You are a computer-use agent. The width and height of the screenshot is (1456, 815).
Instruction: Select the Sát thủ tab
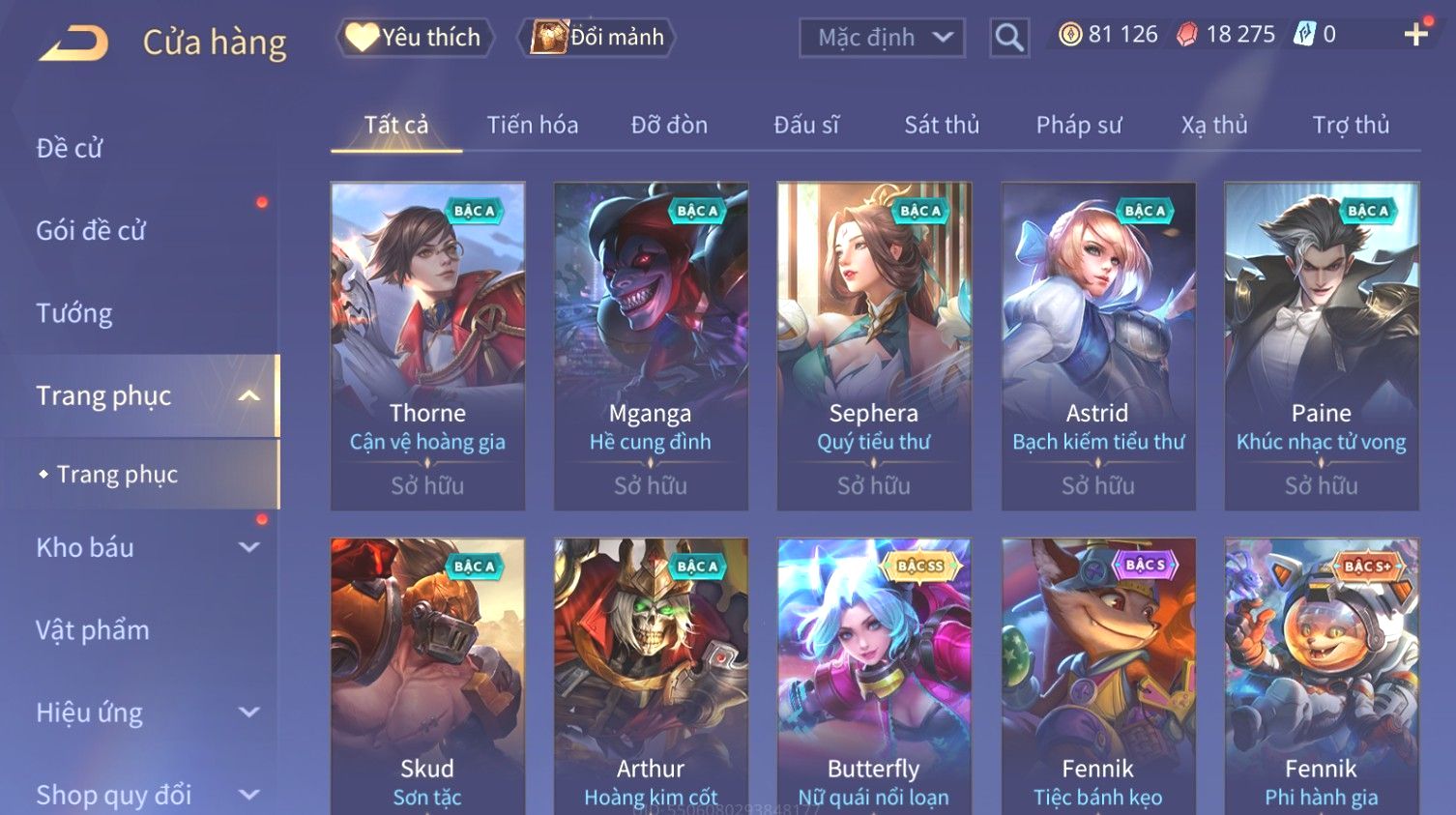pos(942,125)
